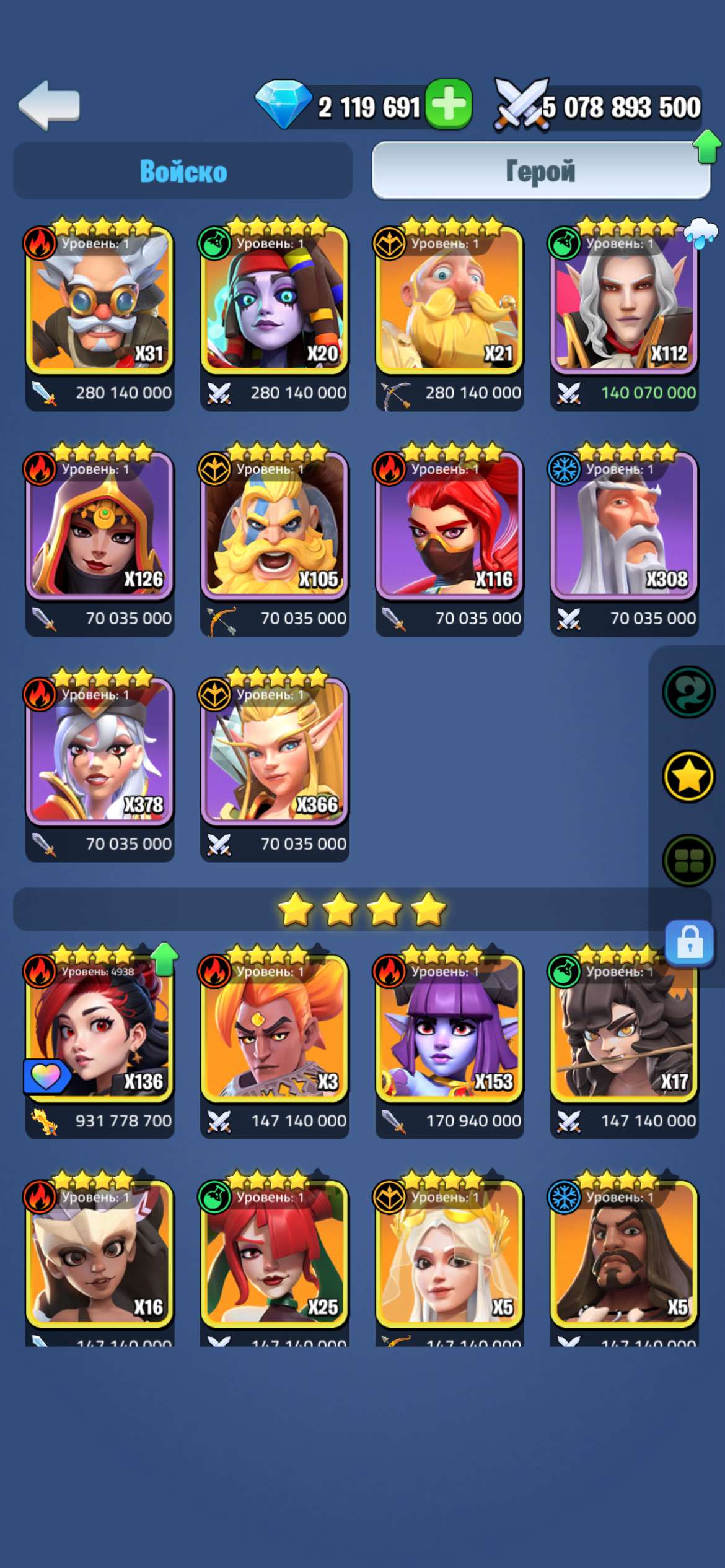
Task: Open the level 4938 red-haired heroine card
Action: coord(99,1029)
